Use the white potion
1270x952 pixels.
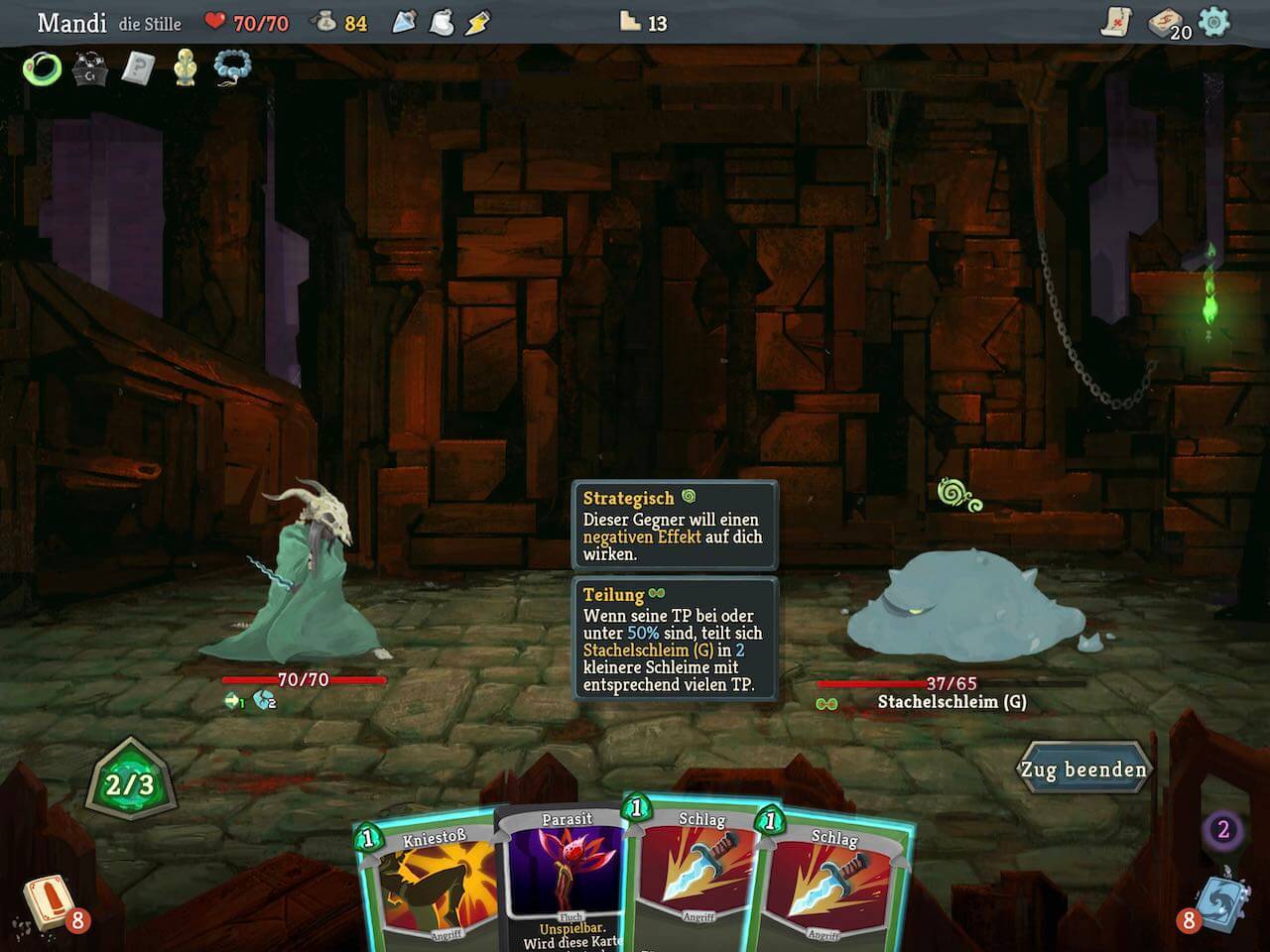[442, 22]
